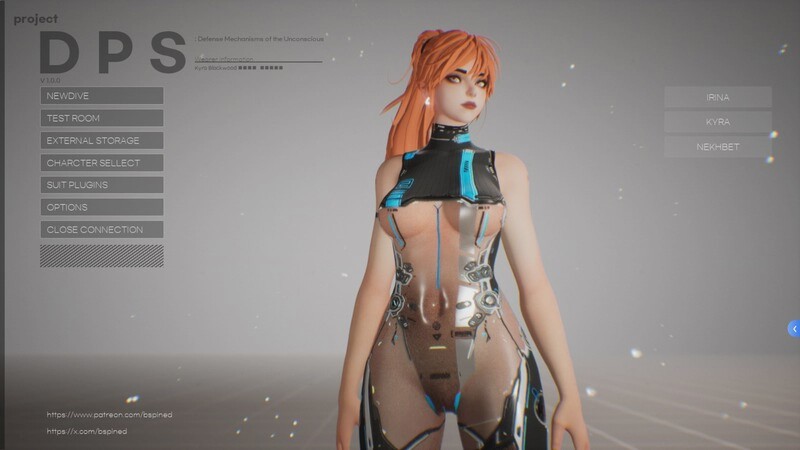Open EXTERNAL STORAGE menu
The height and width of the screenshot is (450, 800).
[x=101, y=140]
